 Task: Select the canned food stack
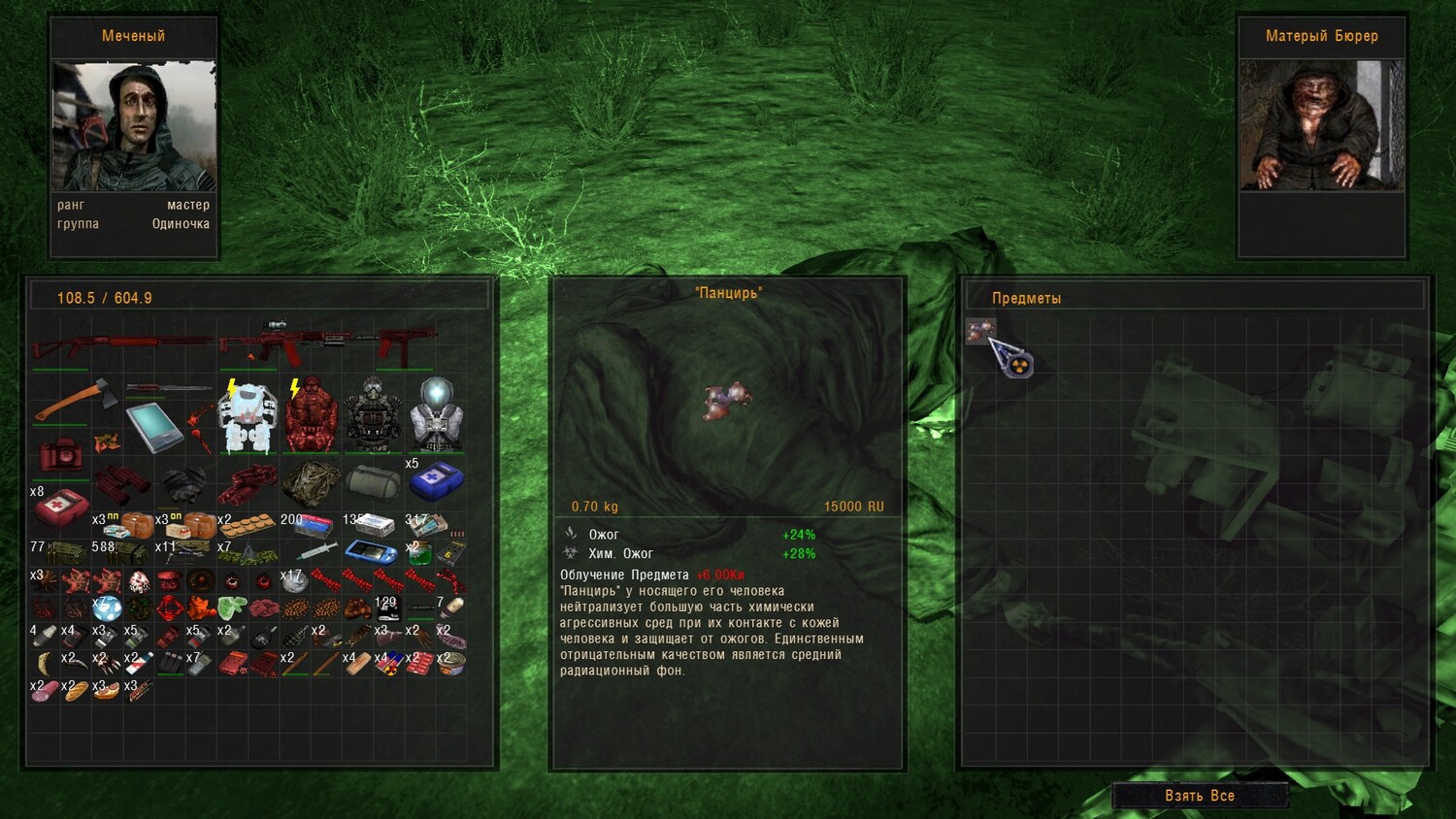[x=450, y=665]
